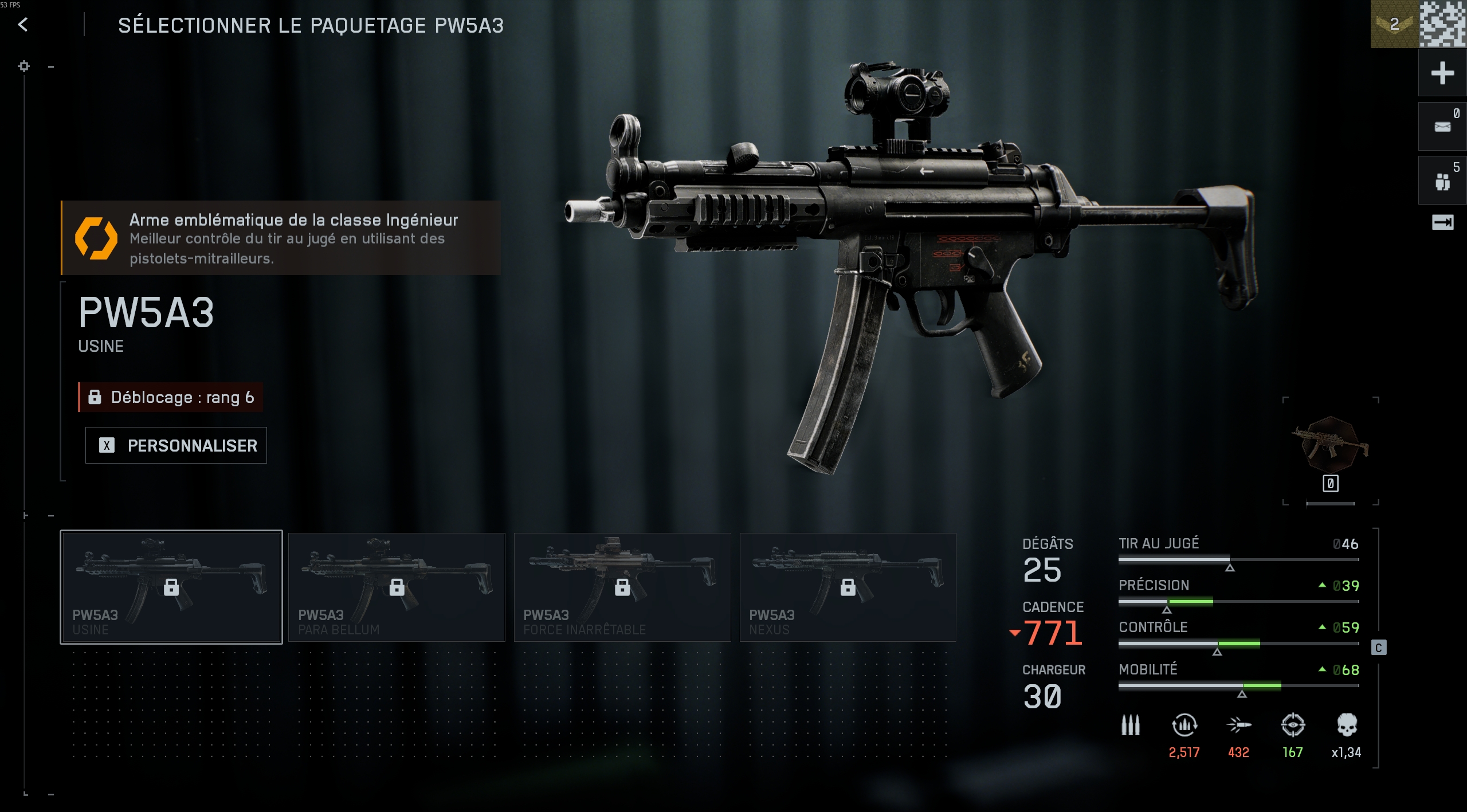Open the mail envelope notifications icon
1467x812 pixels.
click(1442, 127)
